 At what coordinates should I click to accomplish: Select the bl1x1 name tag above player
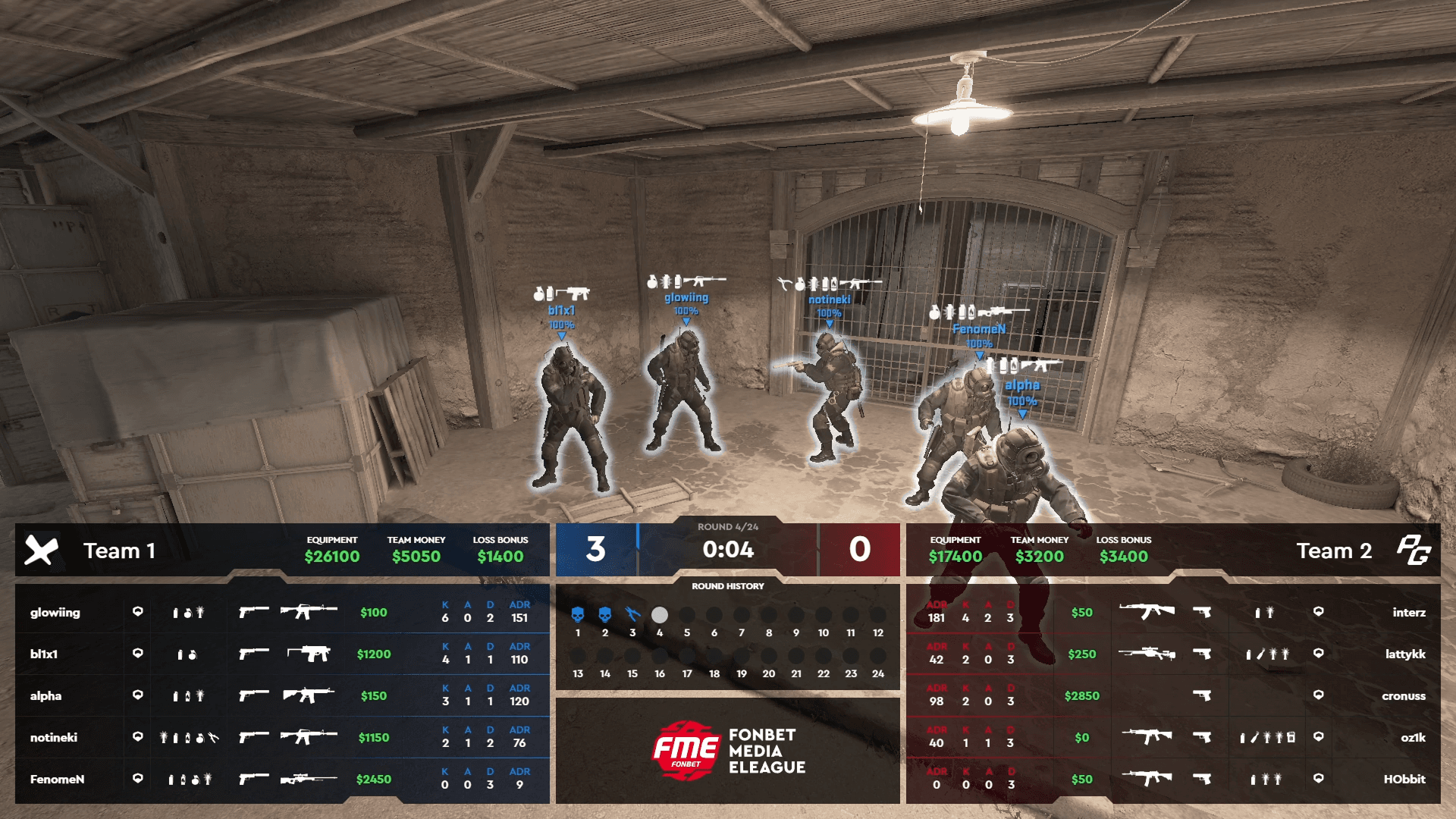pyautogui.click(x=561, y=311)
